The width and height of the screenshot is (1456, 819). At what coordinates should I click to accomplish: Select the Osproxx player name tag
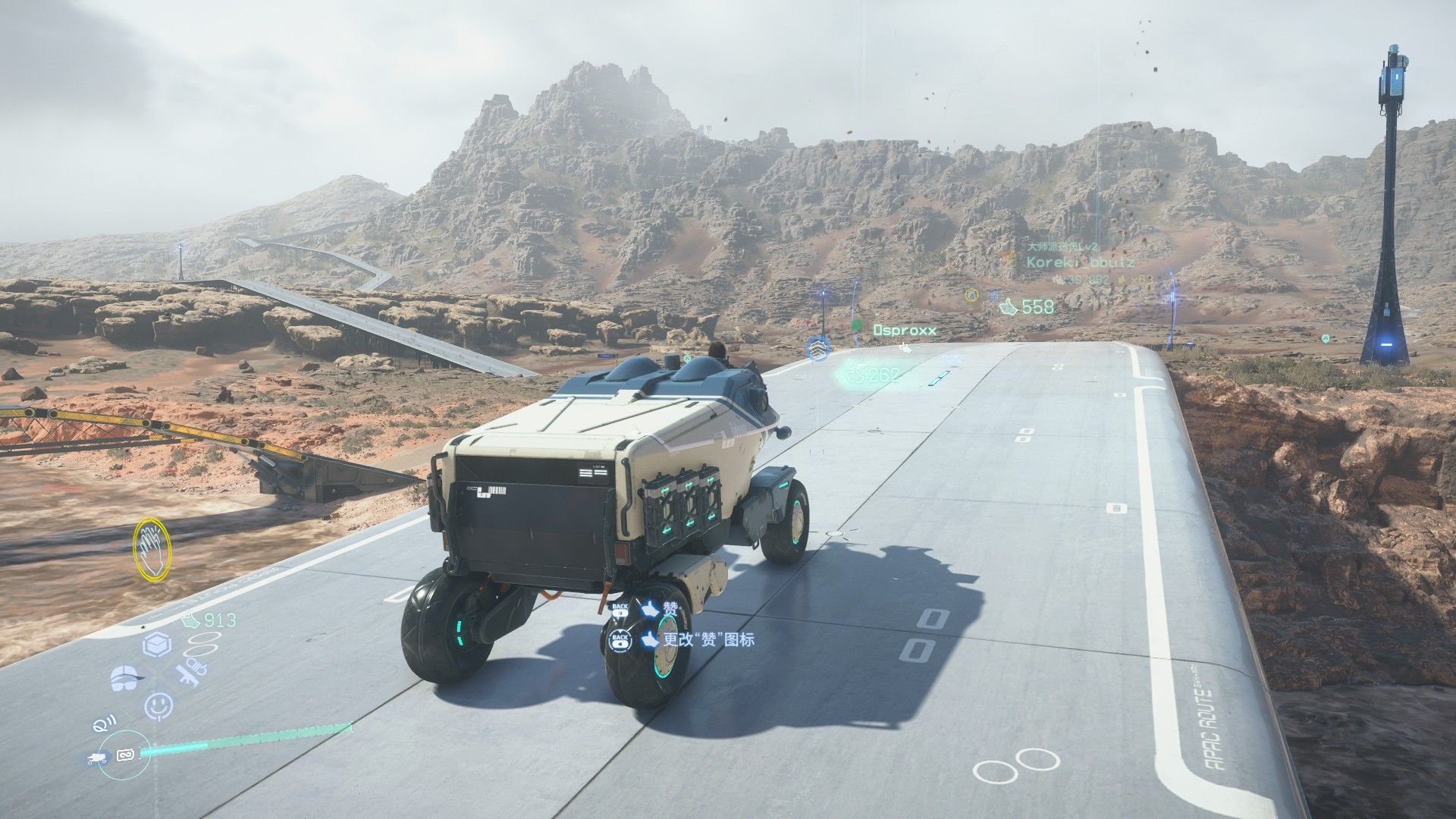[x=905, y=331]
